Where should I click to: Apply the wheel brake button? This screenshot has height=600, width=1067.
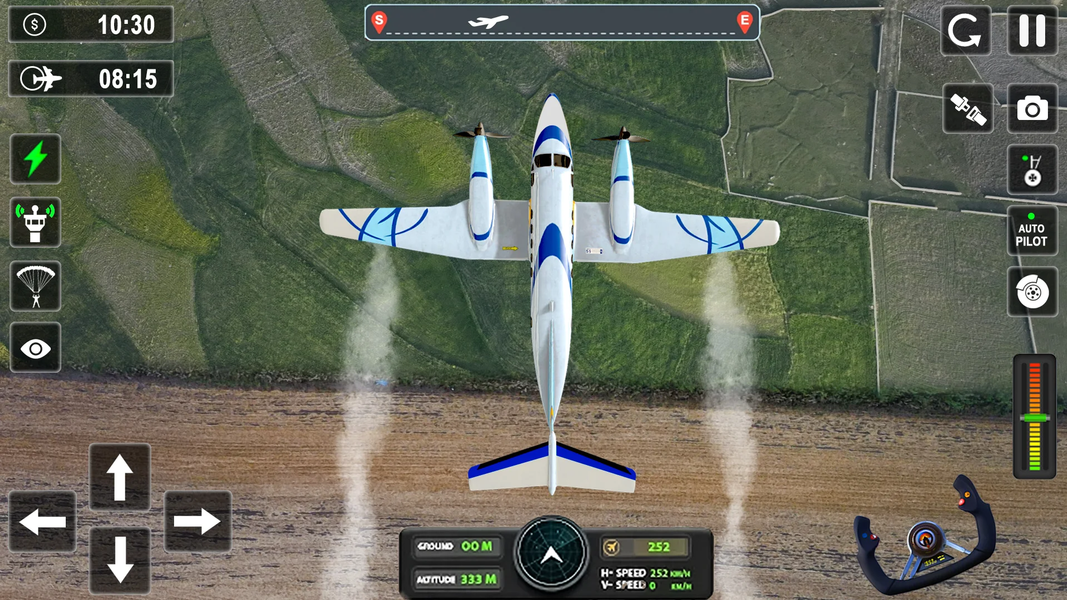[1032, 292]
